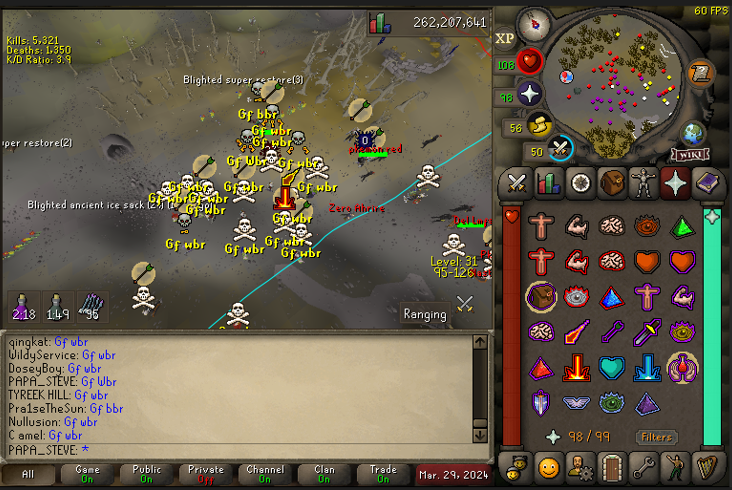This screenshot has height=490, width=732.
Task: Click the compass to face north
Action: [x=537, y=24]
